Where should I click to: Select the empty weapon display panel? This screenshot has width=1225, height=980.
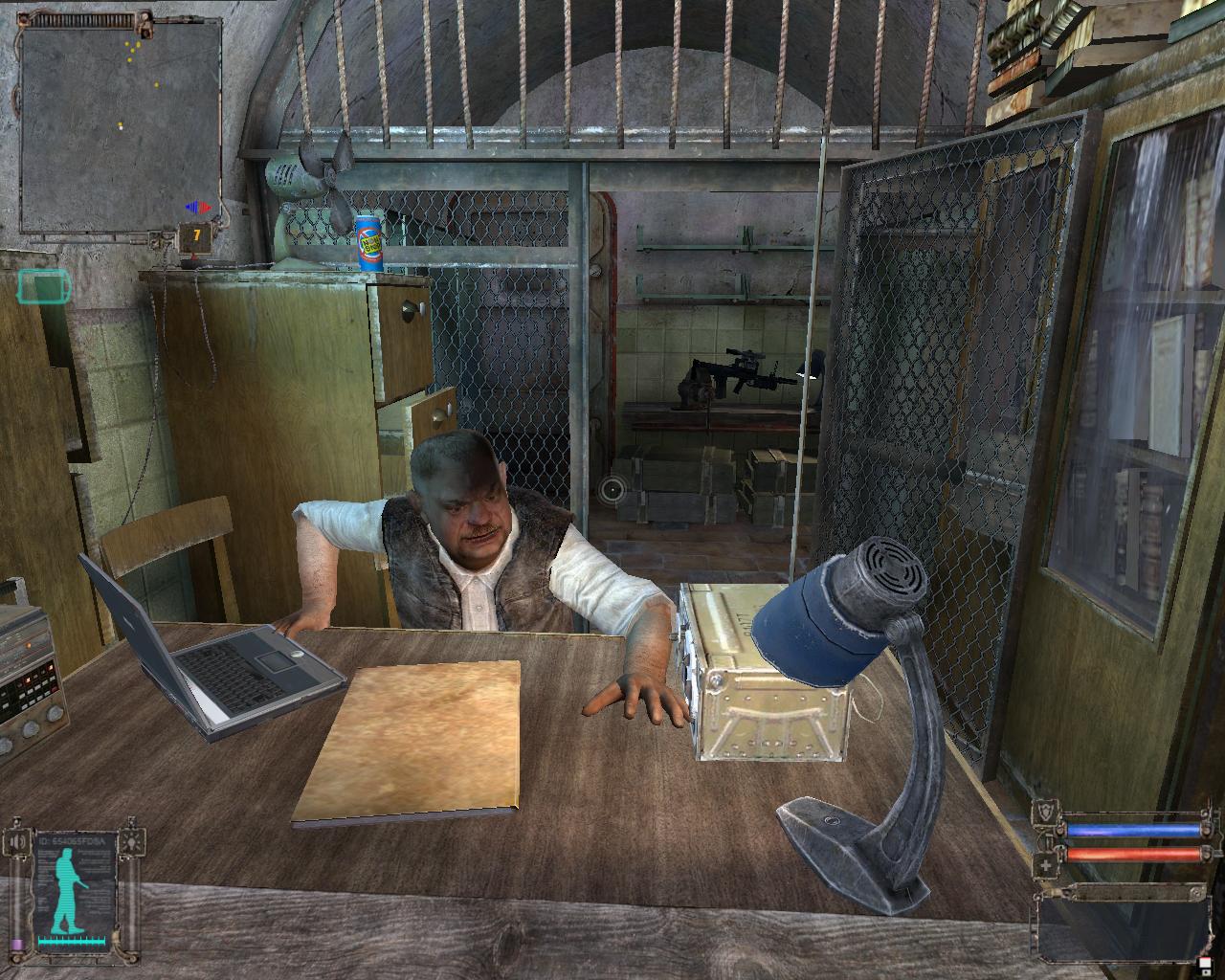(1120, 924)
